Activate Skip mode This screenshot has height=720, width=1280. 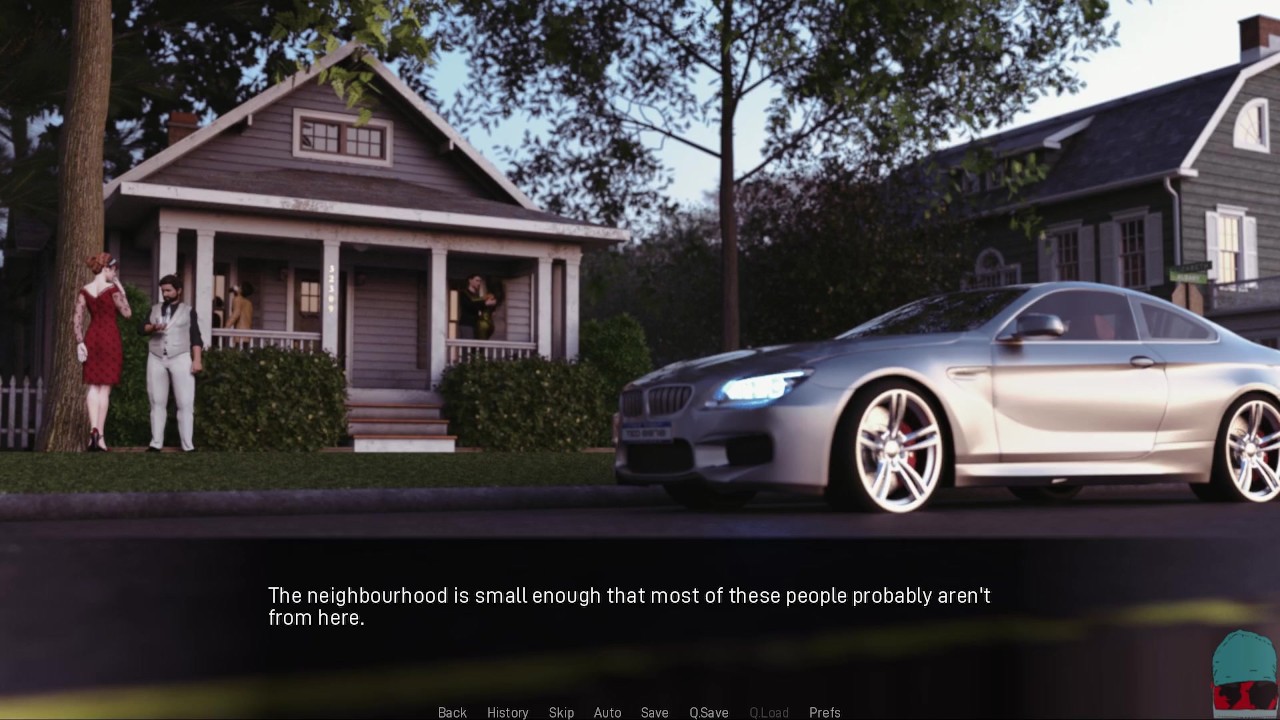(561, 712)
